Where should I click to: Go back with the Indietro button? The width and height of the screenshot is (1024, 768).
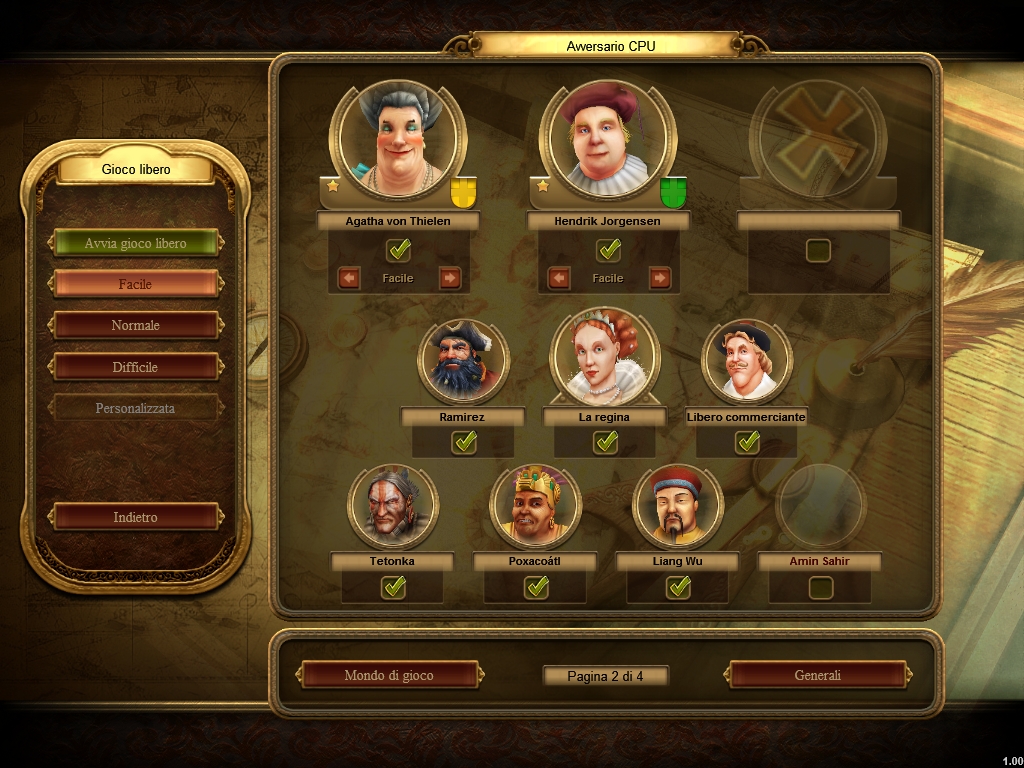coord(135,517)
